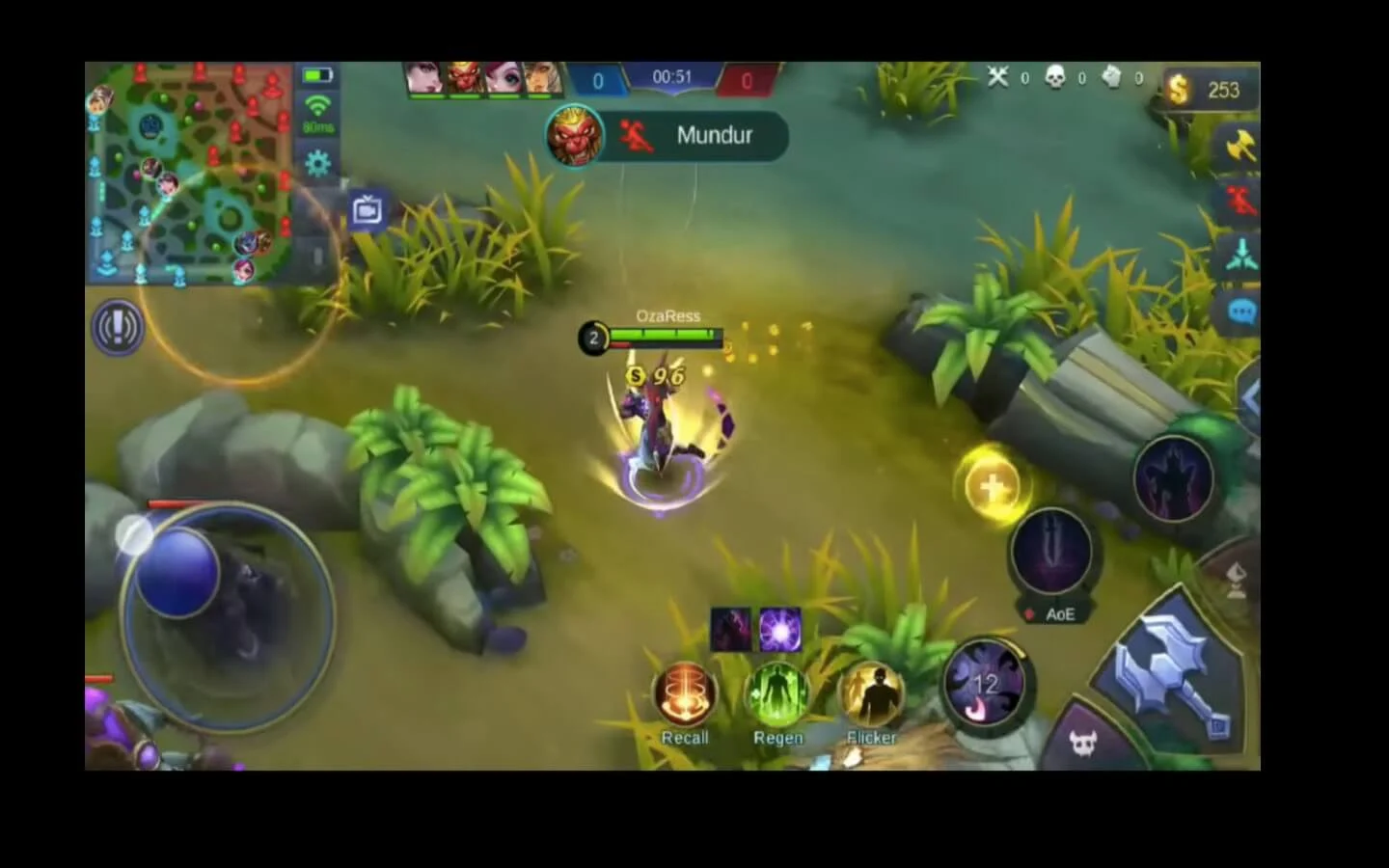Click the minimap
The width and height of the screenshot is (1389, 868).
pos(189,174)
